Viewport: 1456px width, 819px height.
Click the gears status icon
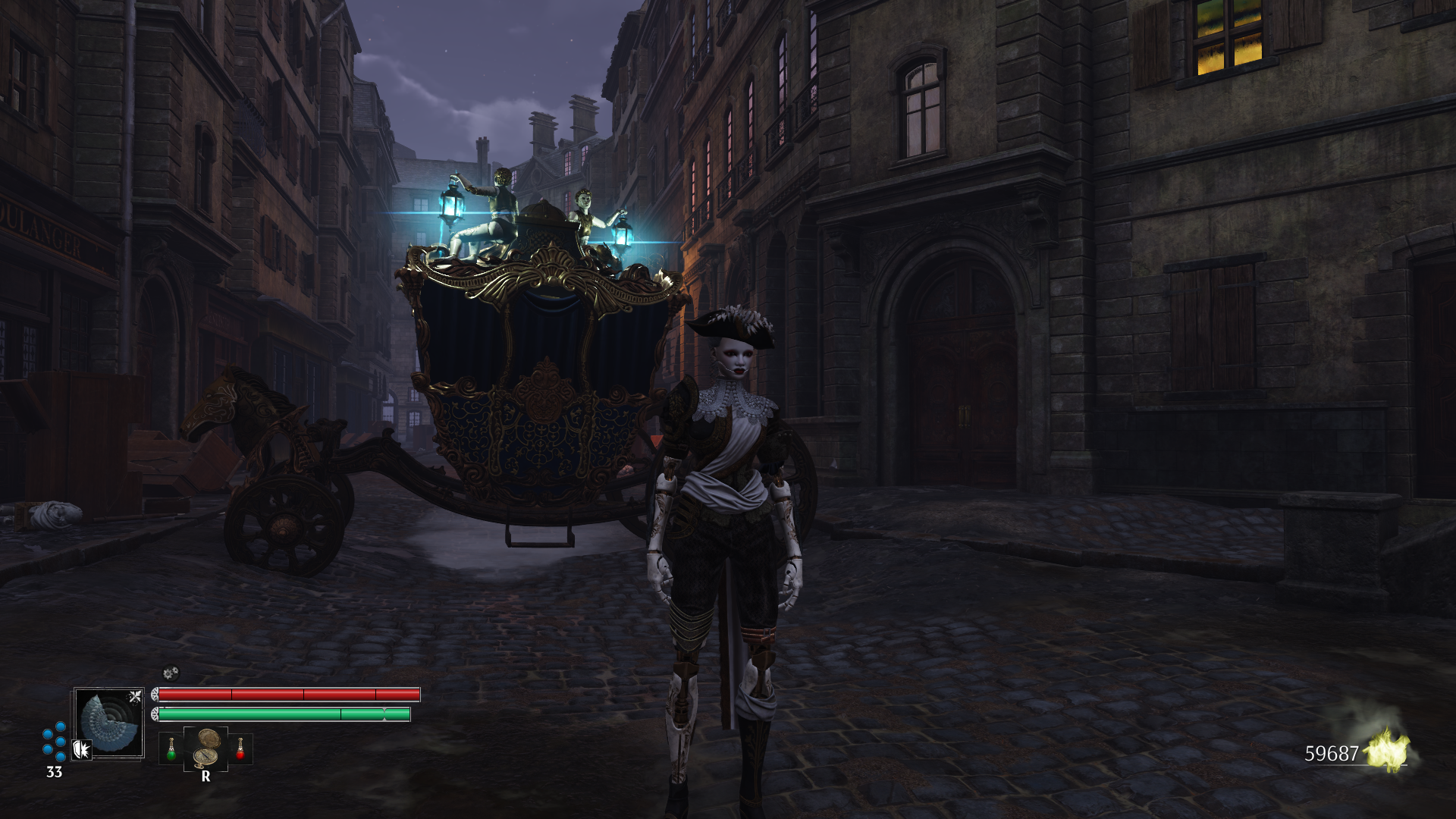[171, 673]
